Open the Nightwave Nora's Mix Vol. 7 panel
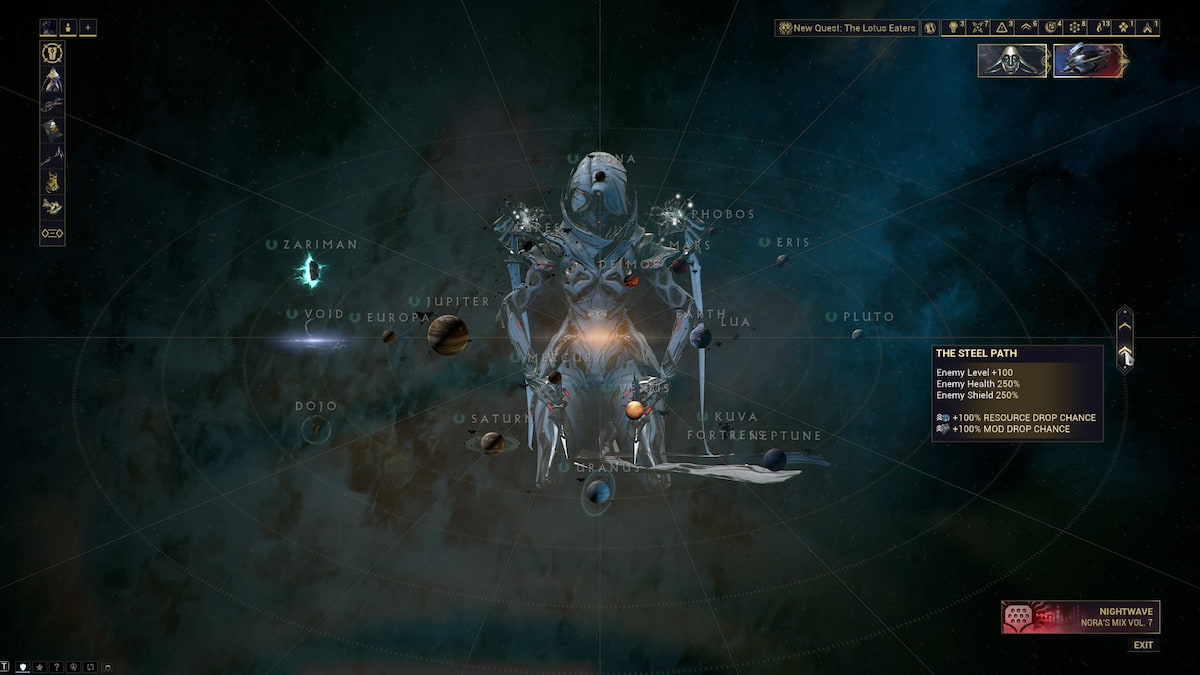 tap(1080, 617)
